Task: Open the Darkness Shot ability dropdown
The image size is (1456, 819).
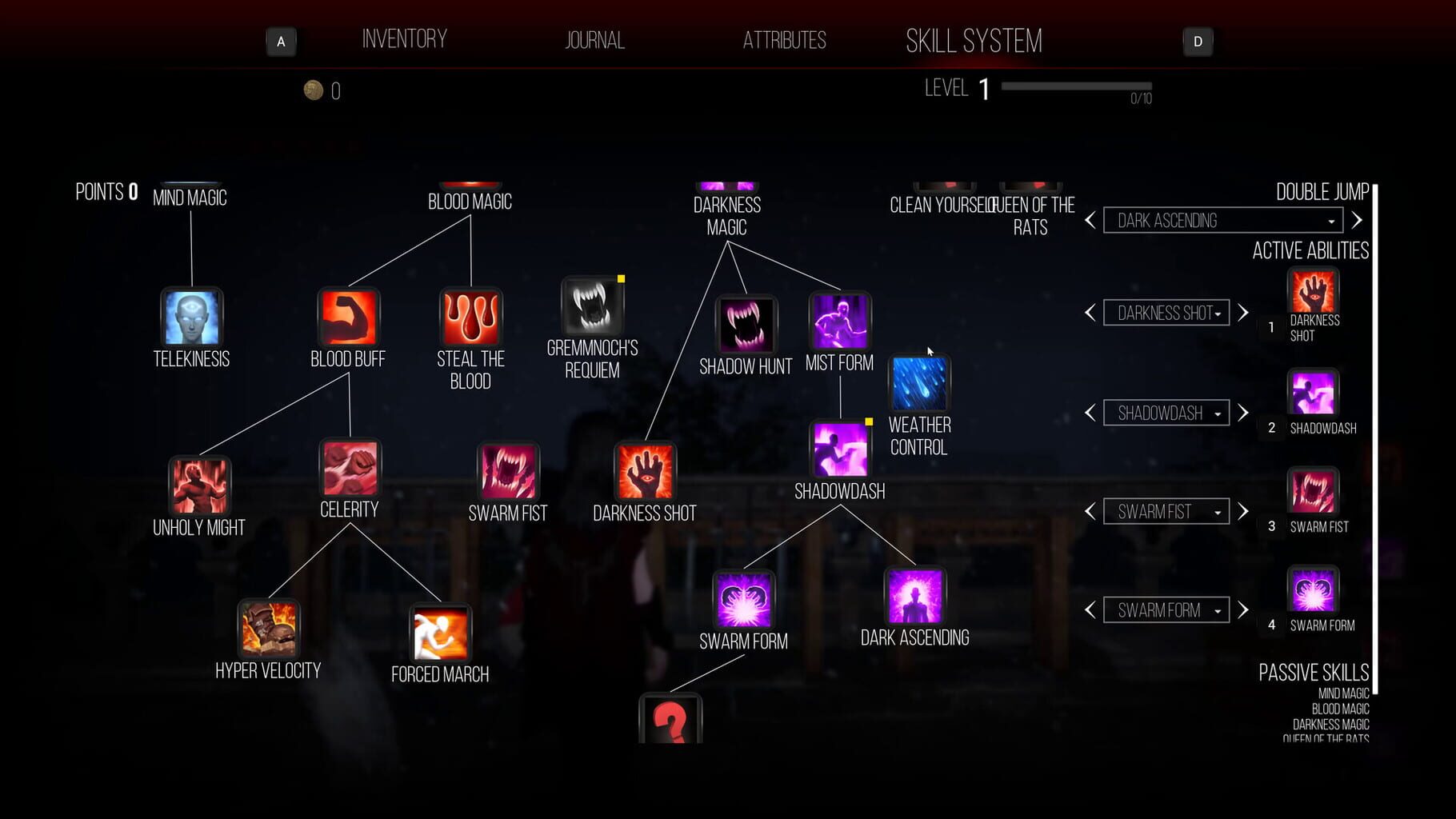Action: pyautogui.click(x=1166, y=313)
